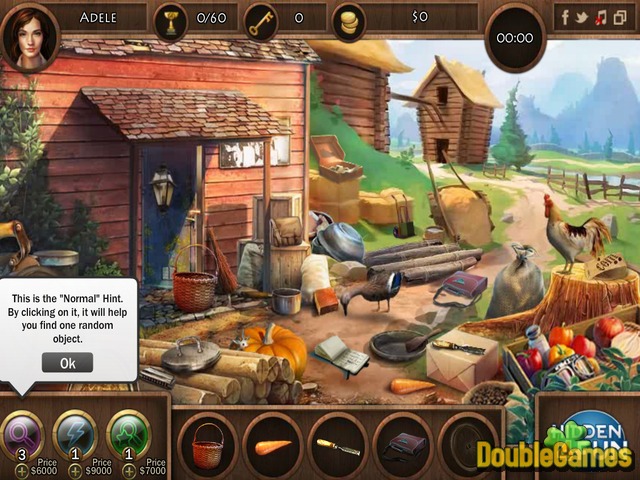Activate the green magnifier hint
The width and height of the screenshot is (640, 480).
tap(127, 433)
